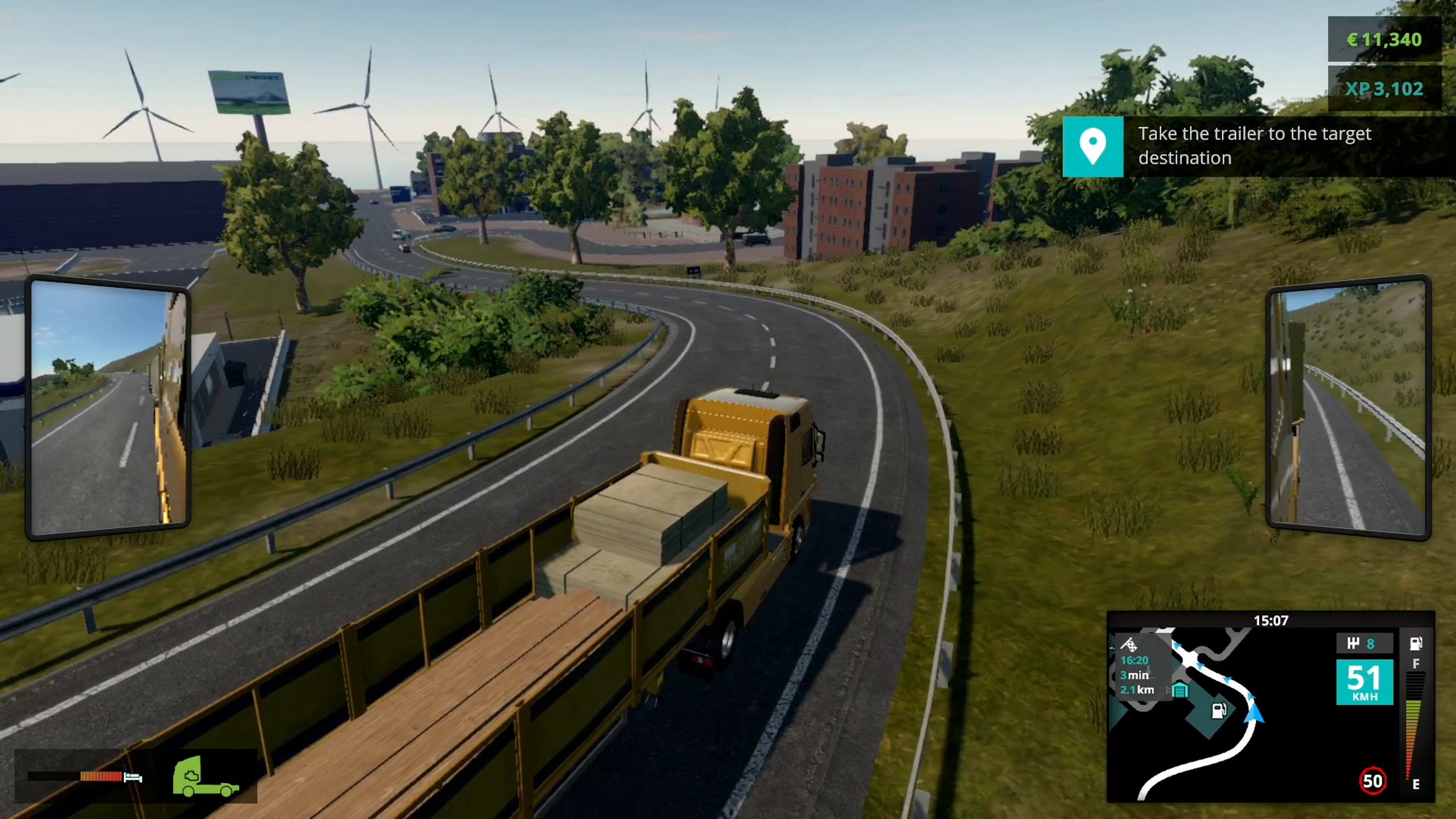
Task: Click the fuel gauge bar between F and E
Action: [1415, 722]
